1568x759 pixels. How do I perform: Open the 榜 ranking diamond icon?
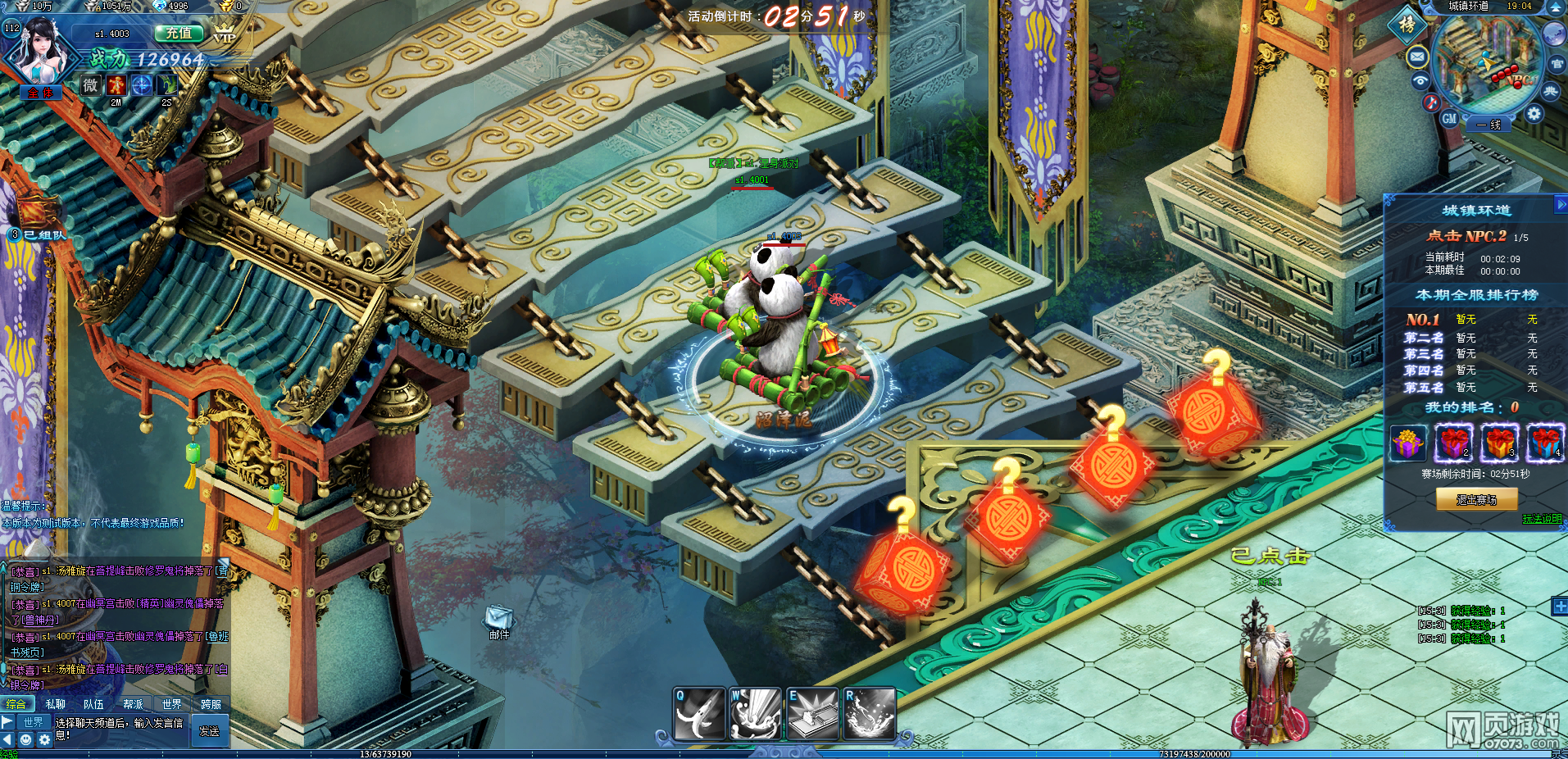[x=1407, y=25]
